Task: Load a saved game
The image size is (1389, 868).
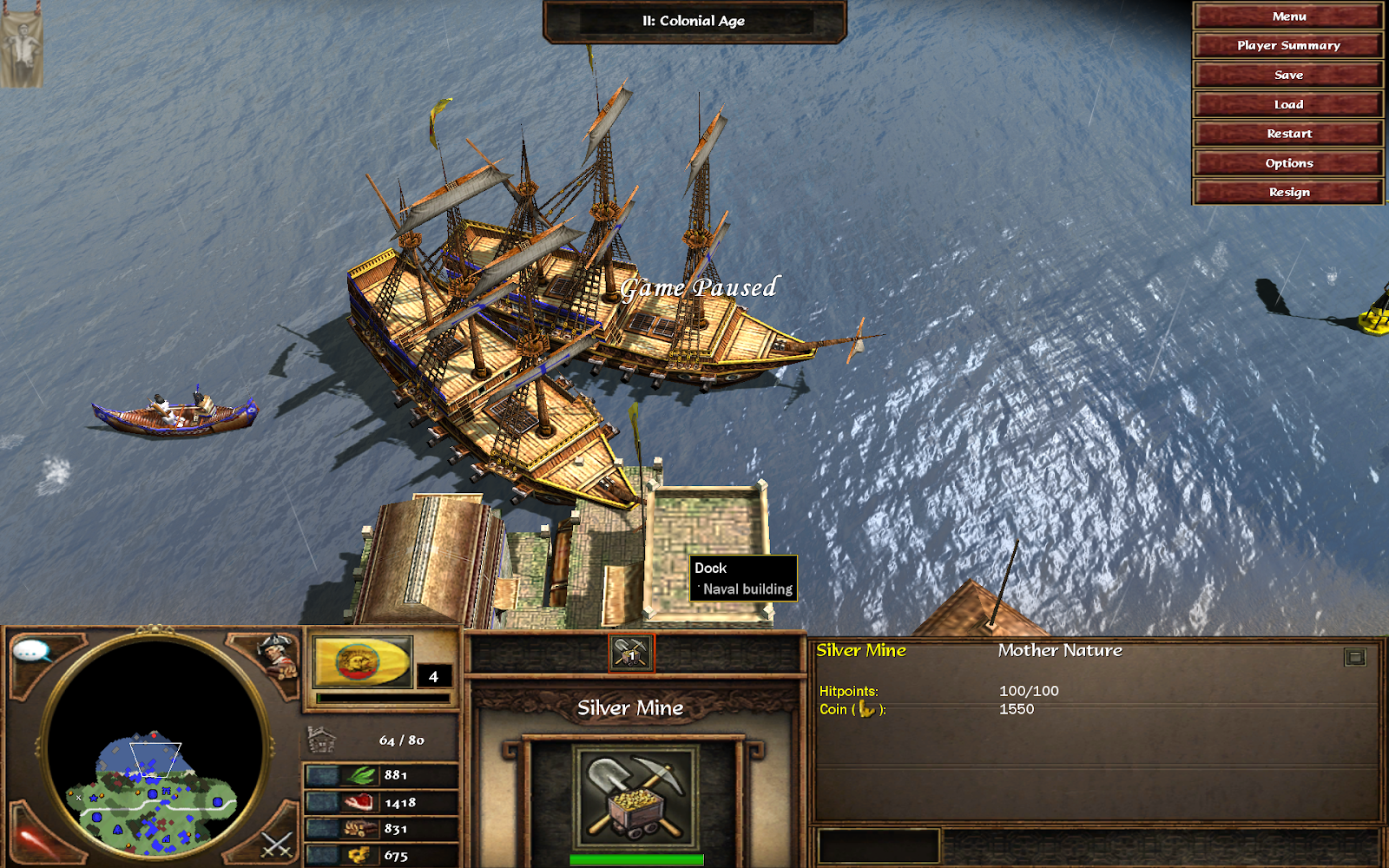Action: coord(1288,105)
